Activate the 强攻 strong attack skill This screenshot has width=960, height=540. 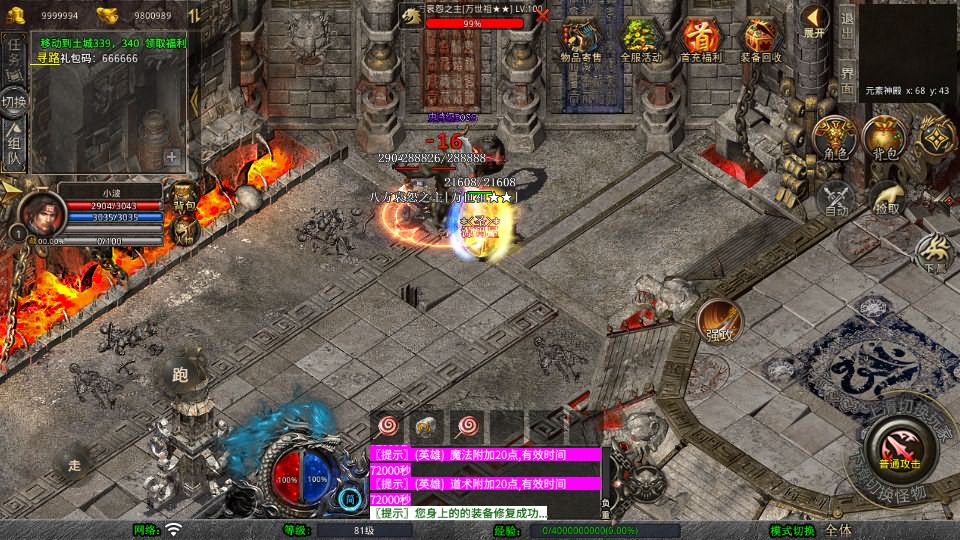[719, 321]
